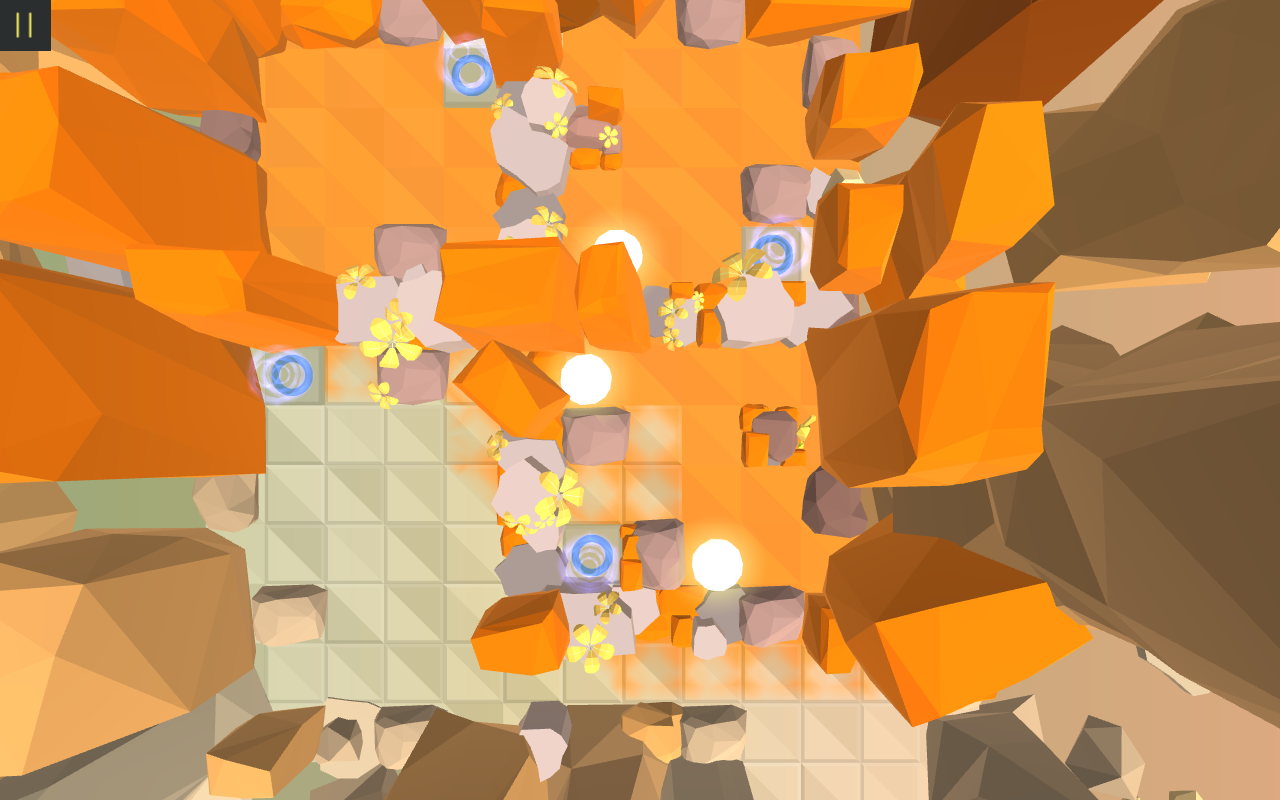1280x800 pixels.
Task: Pause the game with the top-left button
Action: pyautogui.click(x=25, y=24)
